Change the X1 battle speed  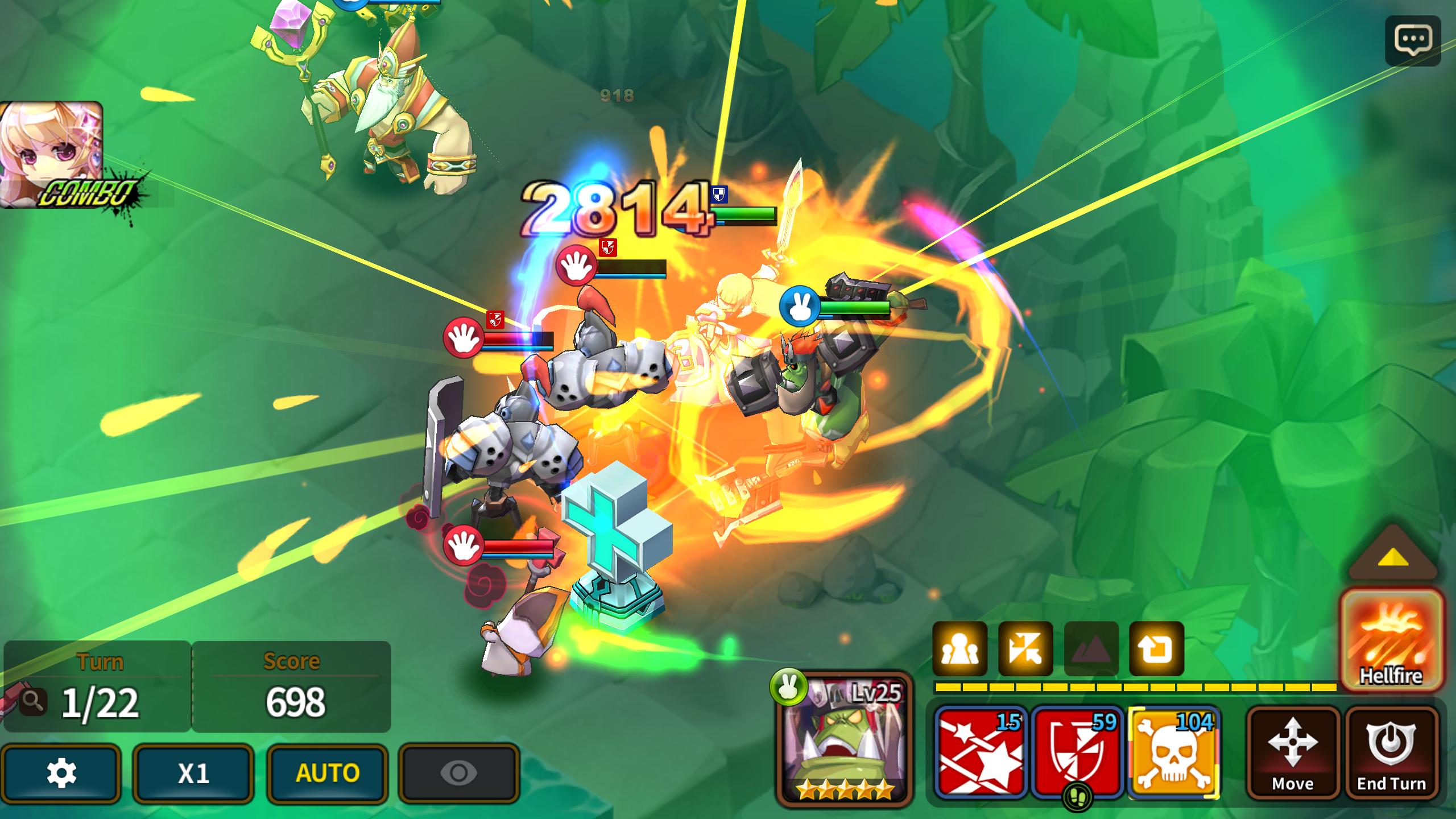193,773
